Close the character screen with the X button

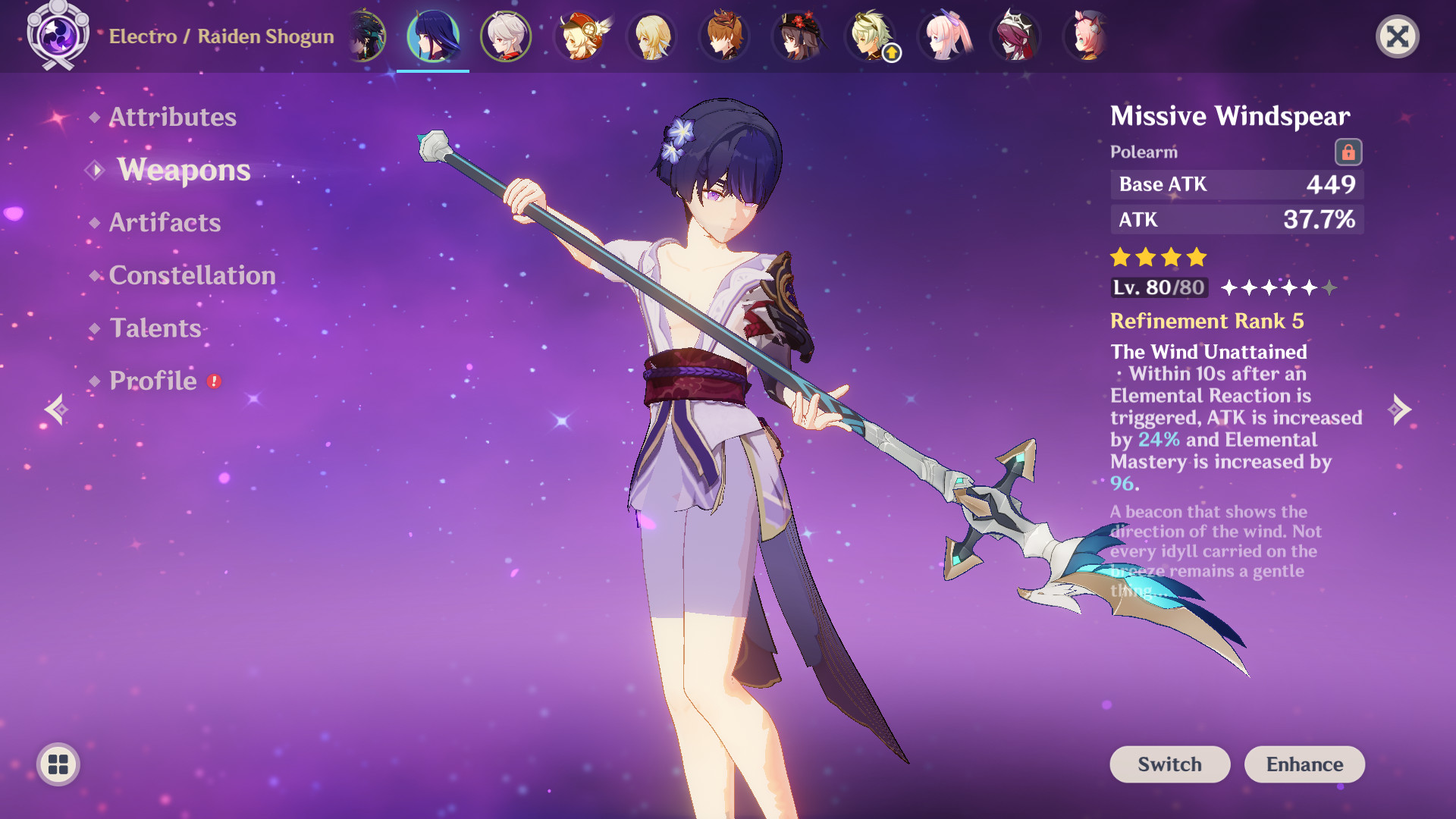[x=1398, y=36]
